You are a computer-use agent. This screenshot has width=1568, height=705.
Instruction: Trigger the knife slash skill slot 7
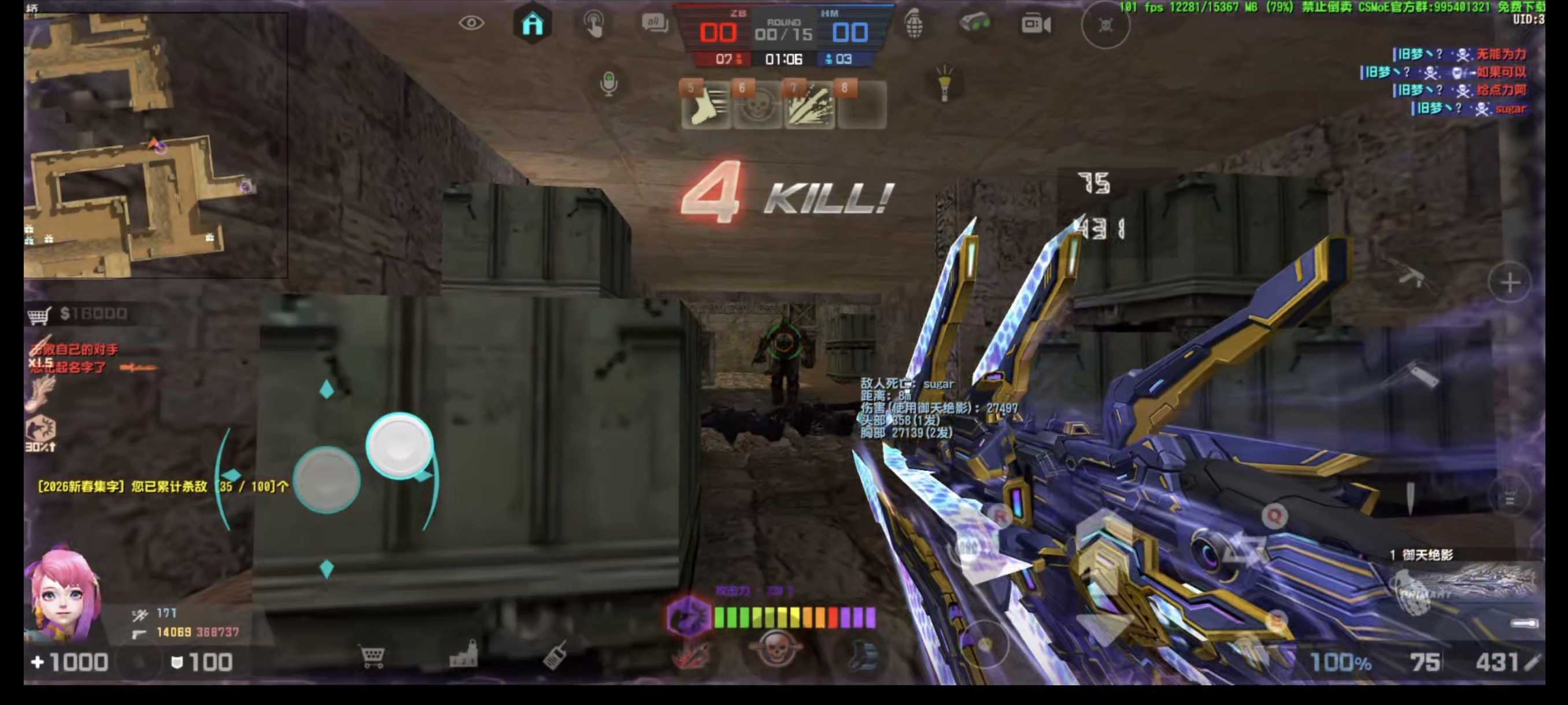coord(809,105)
